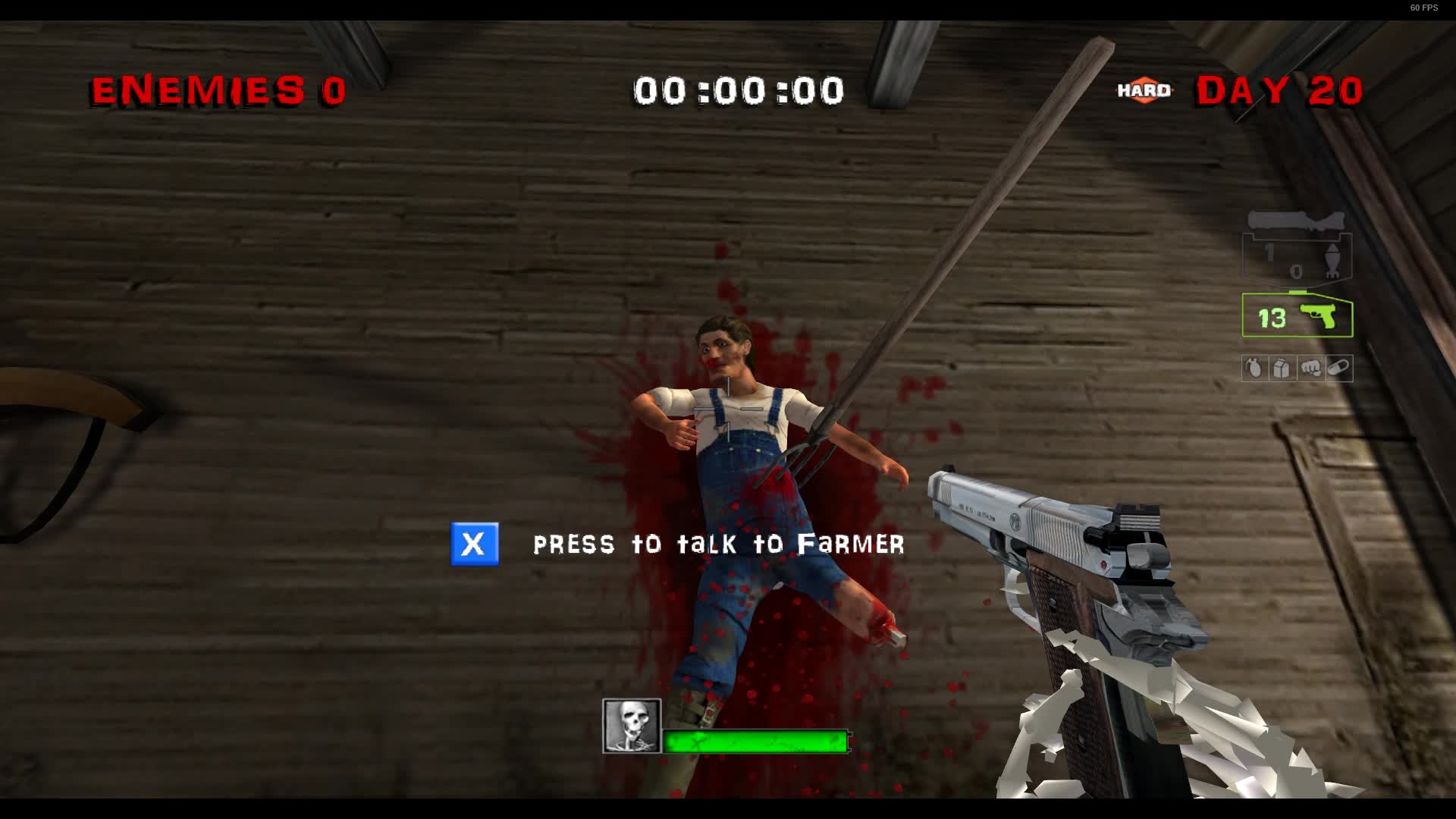Toggle the HARD difficulty badge
The width and height of the screenshot is (1456, 819).
coord(1142,90)
